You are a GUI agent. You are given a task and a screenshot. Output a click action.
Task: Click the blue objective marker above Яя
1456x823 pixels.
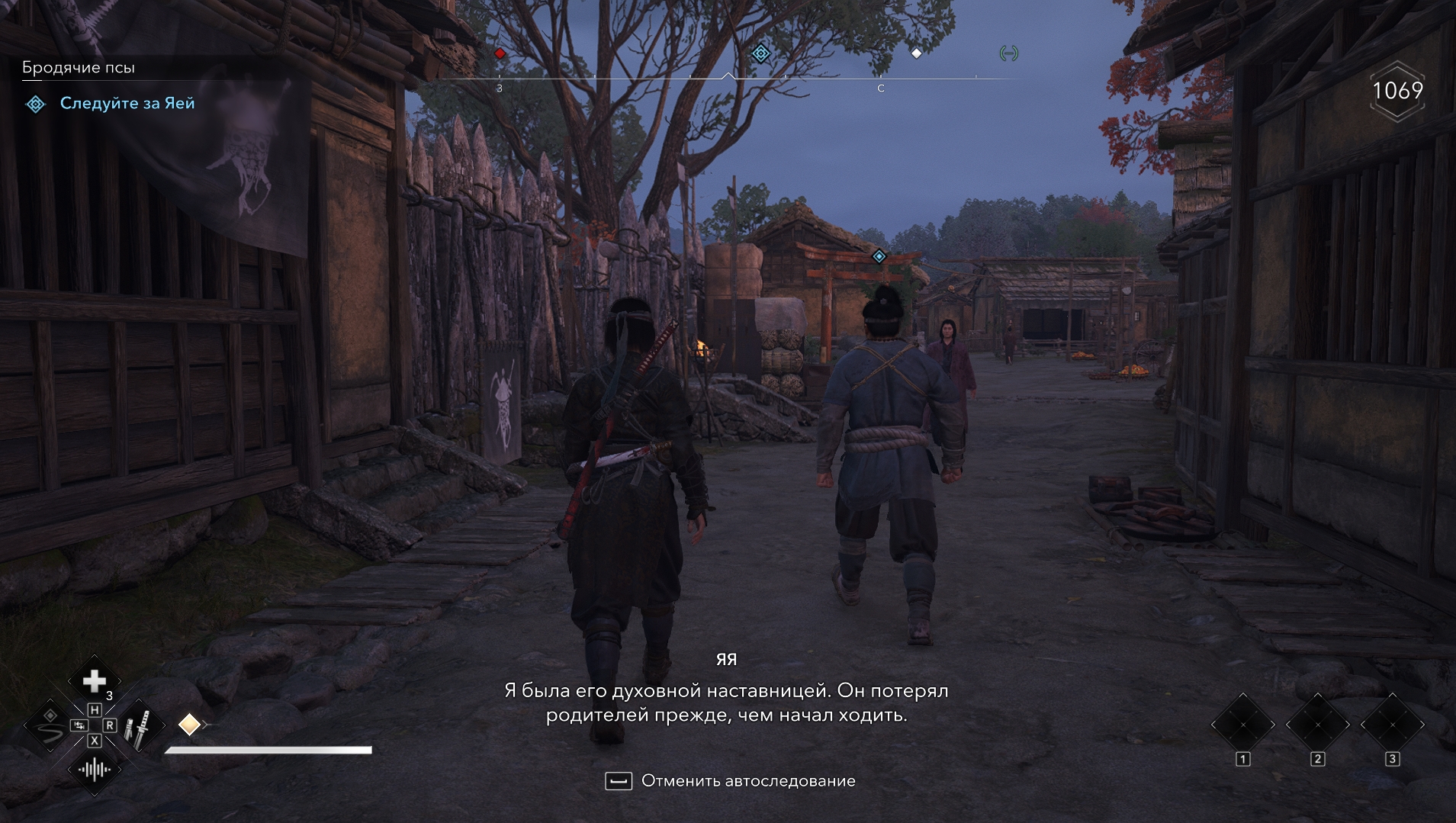(879, 256)
